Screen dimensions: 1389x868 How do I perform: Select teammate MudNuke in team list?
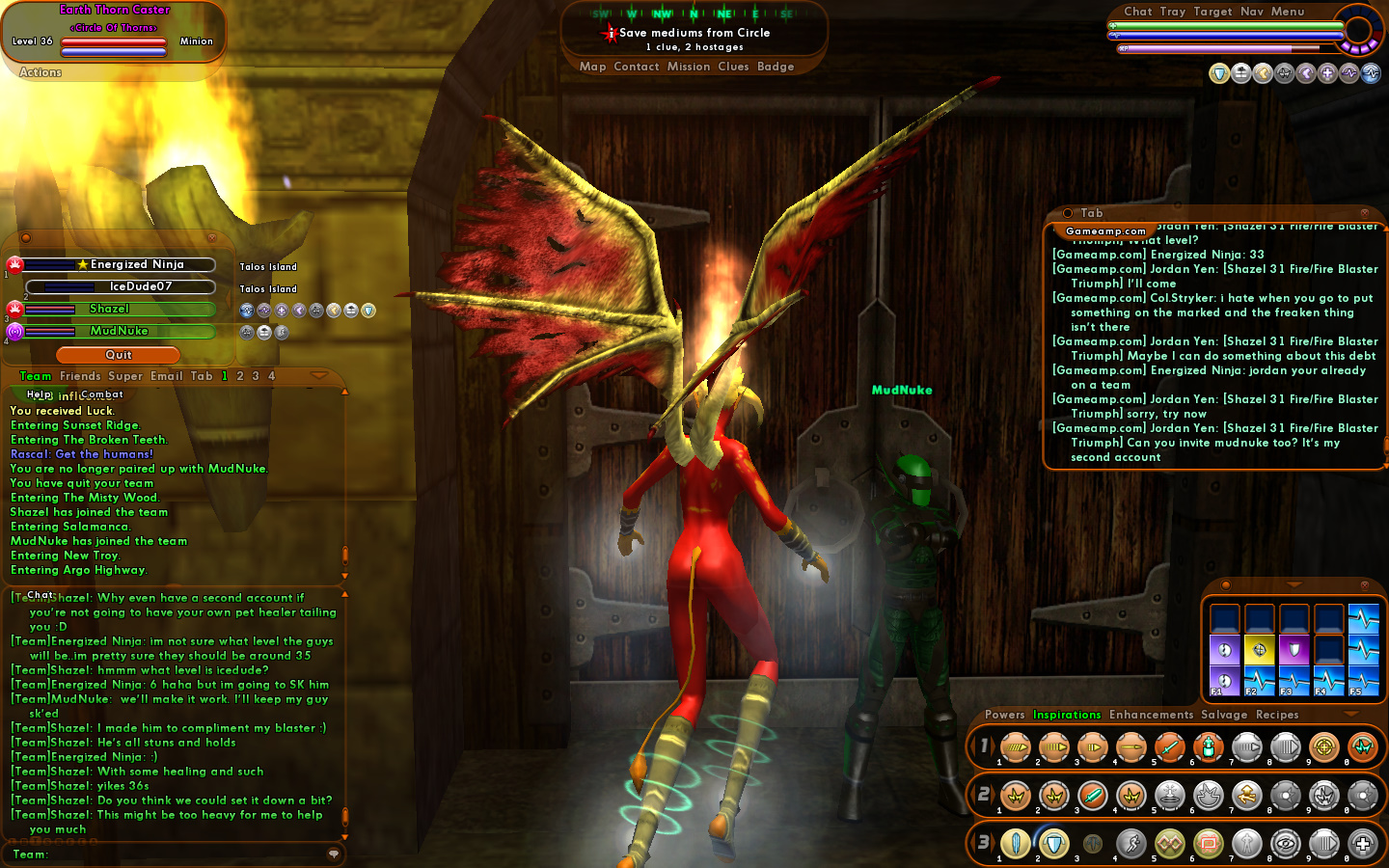tap(119, 331)
